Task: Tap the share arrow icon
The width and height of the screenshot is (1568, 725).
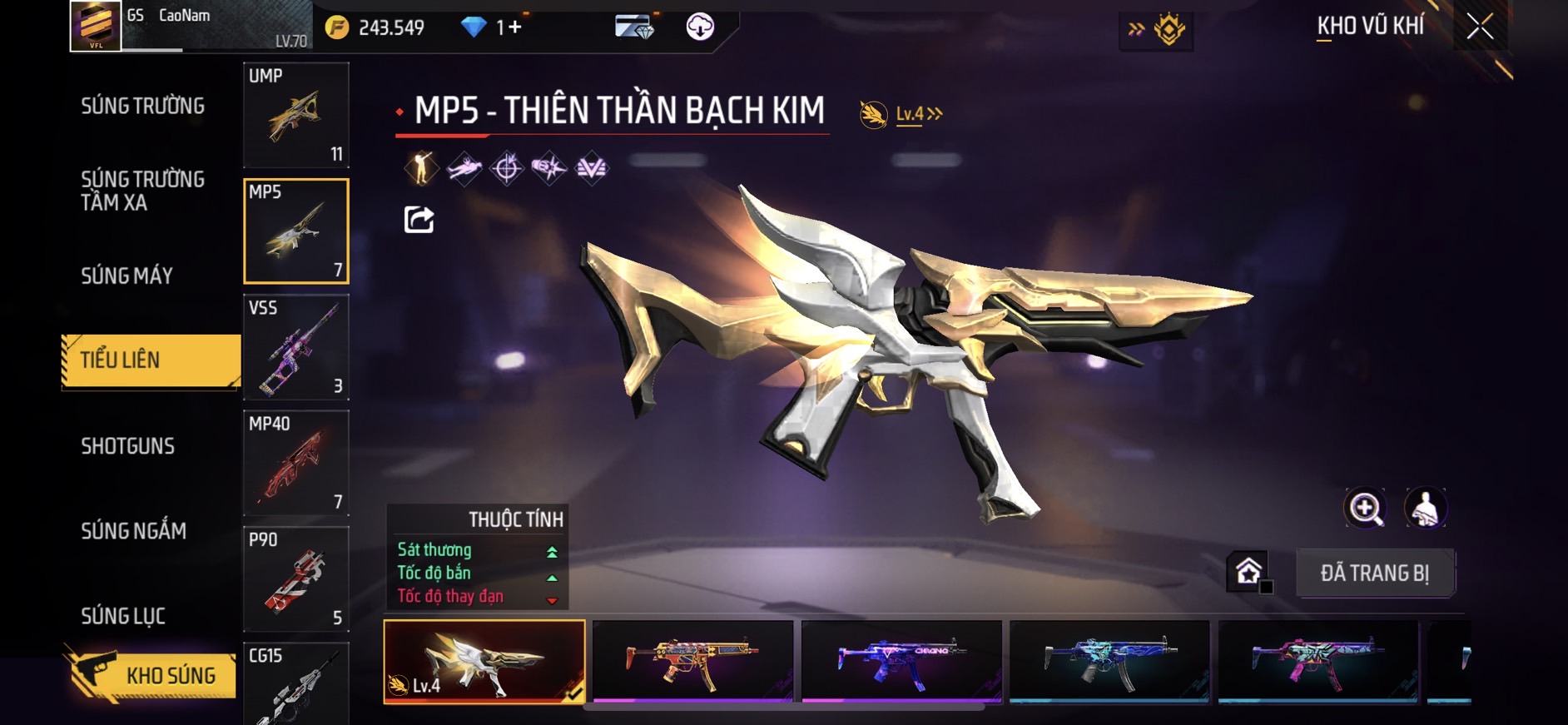Action: tap(419, 220)
